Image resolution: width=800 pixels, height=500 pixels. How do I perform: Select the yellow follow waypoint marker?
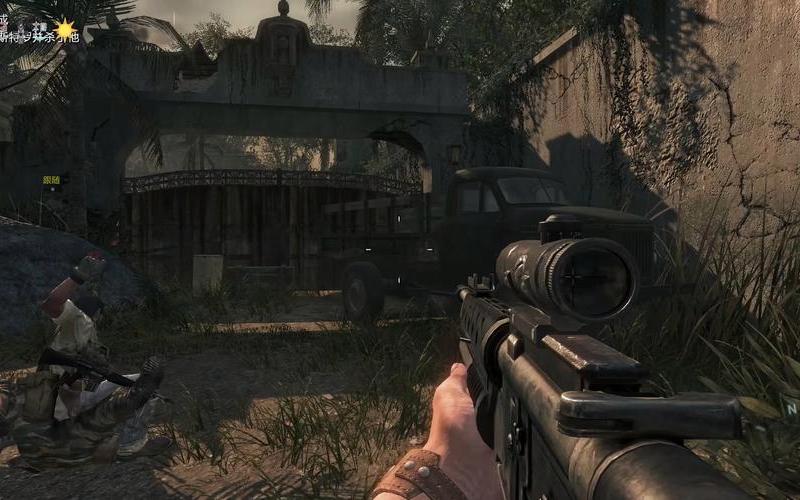[51, 180]
